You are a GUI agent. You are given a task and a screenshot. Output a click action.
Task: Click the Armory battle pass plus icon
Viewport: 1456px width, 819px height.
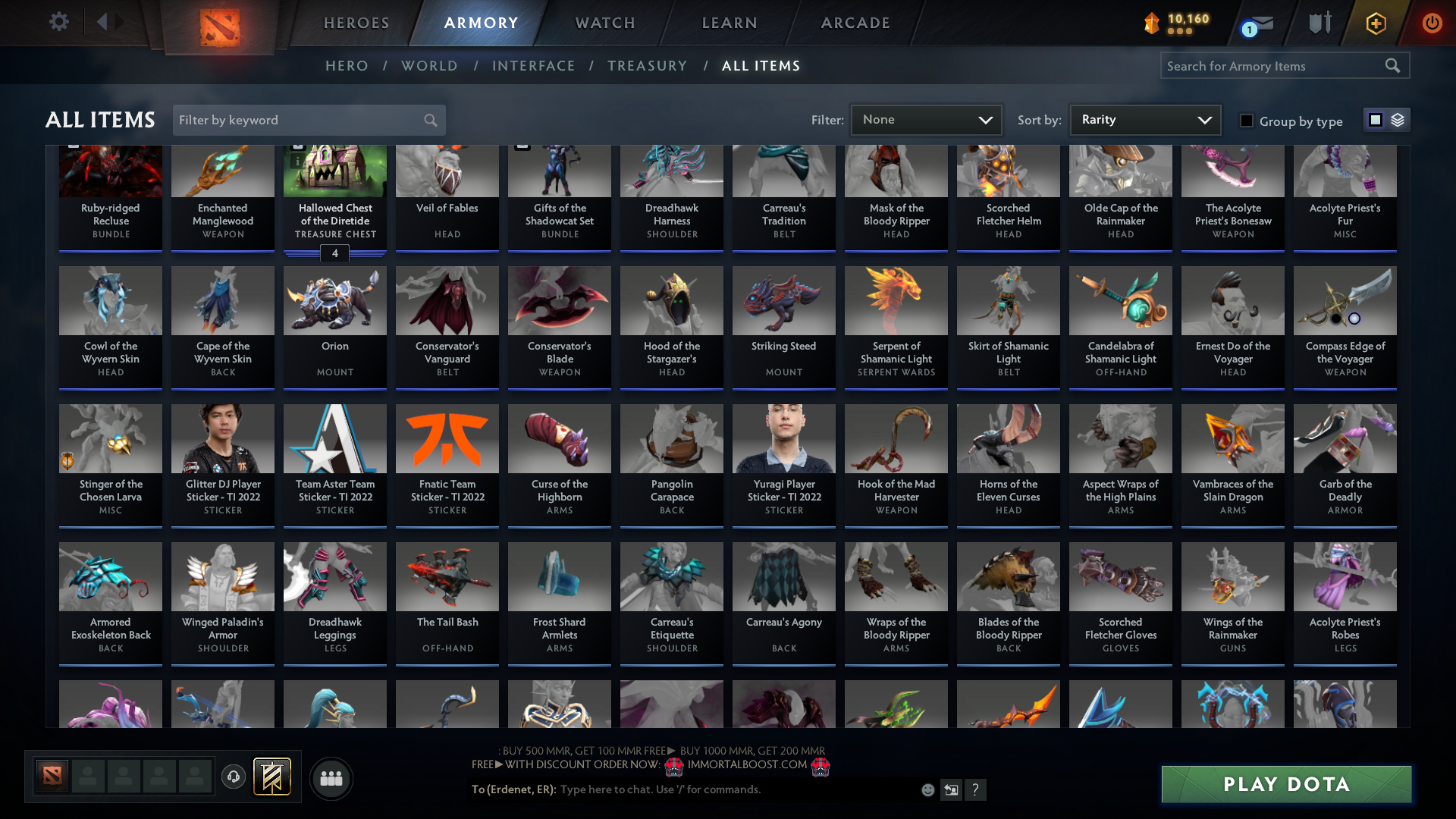click(1375, 22)
